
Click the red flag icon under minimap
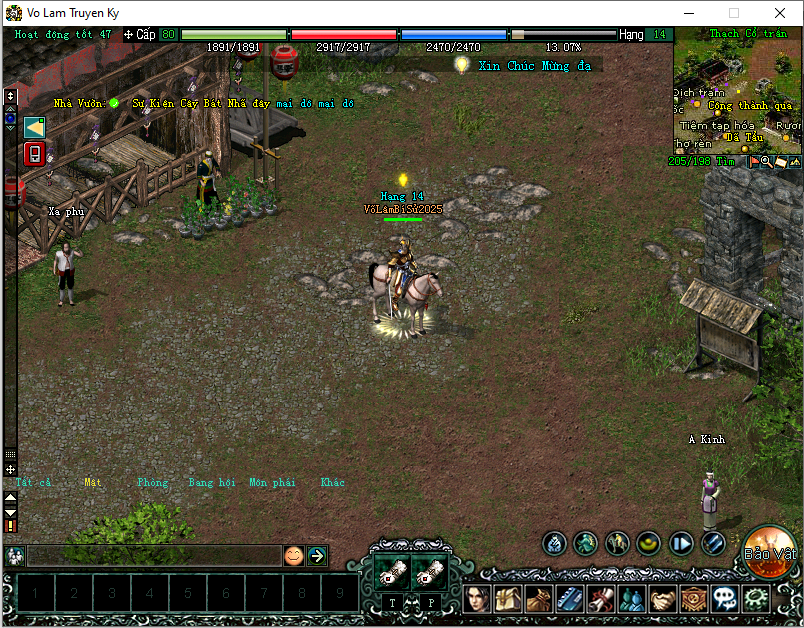(x=753, y=161)
